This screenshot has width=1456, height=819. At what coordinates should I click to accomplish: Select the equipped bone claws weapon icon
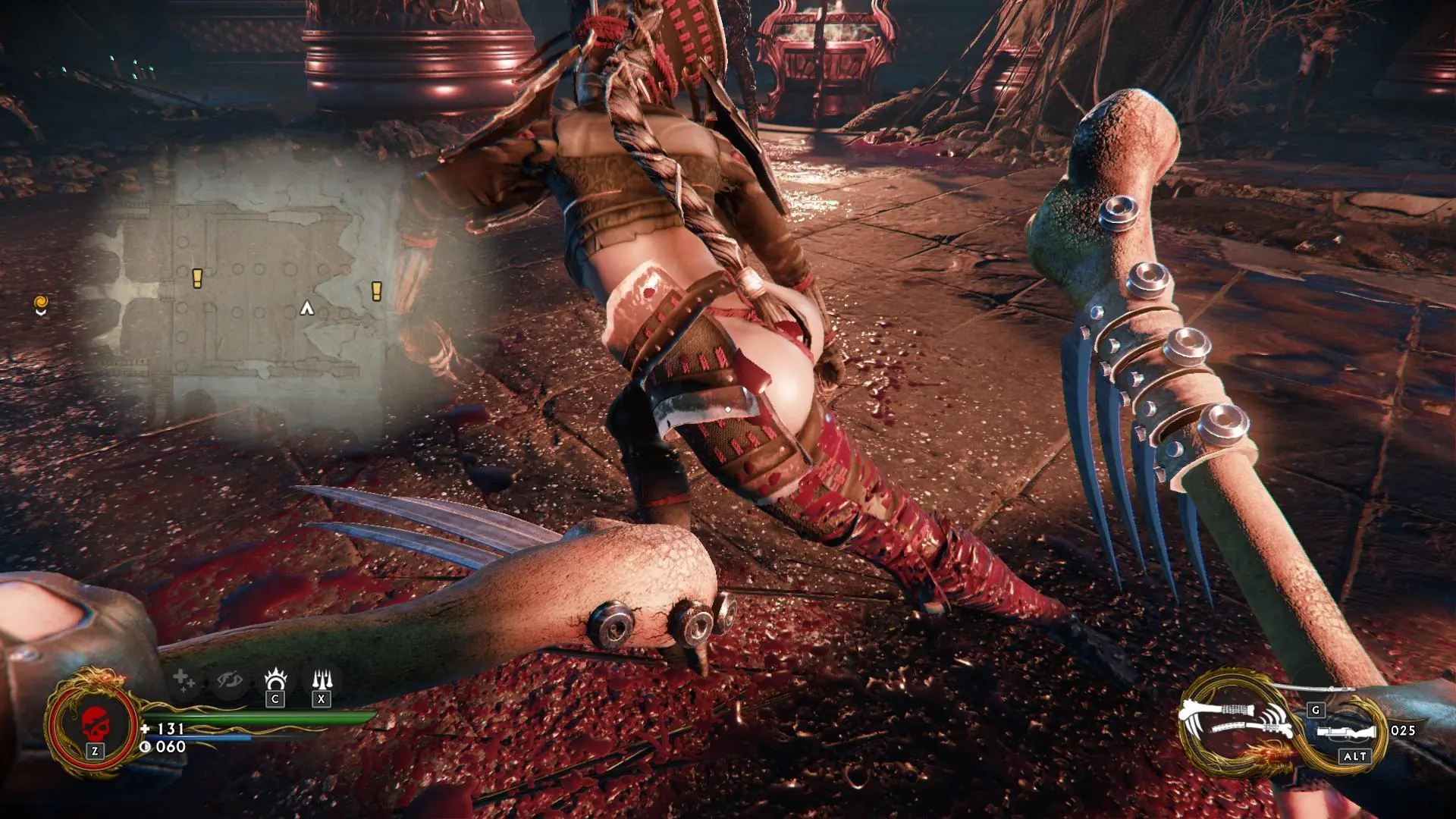click(x=1236, y=720)
